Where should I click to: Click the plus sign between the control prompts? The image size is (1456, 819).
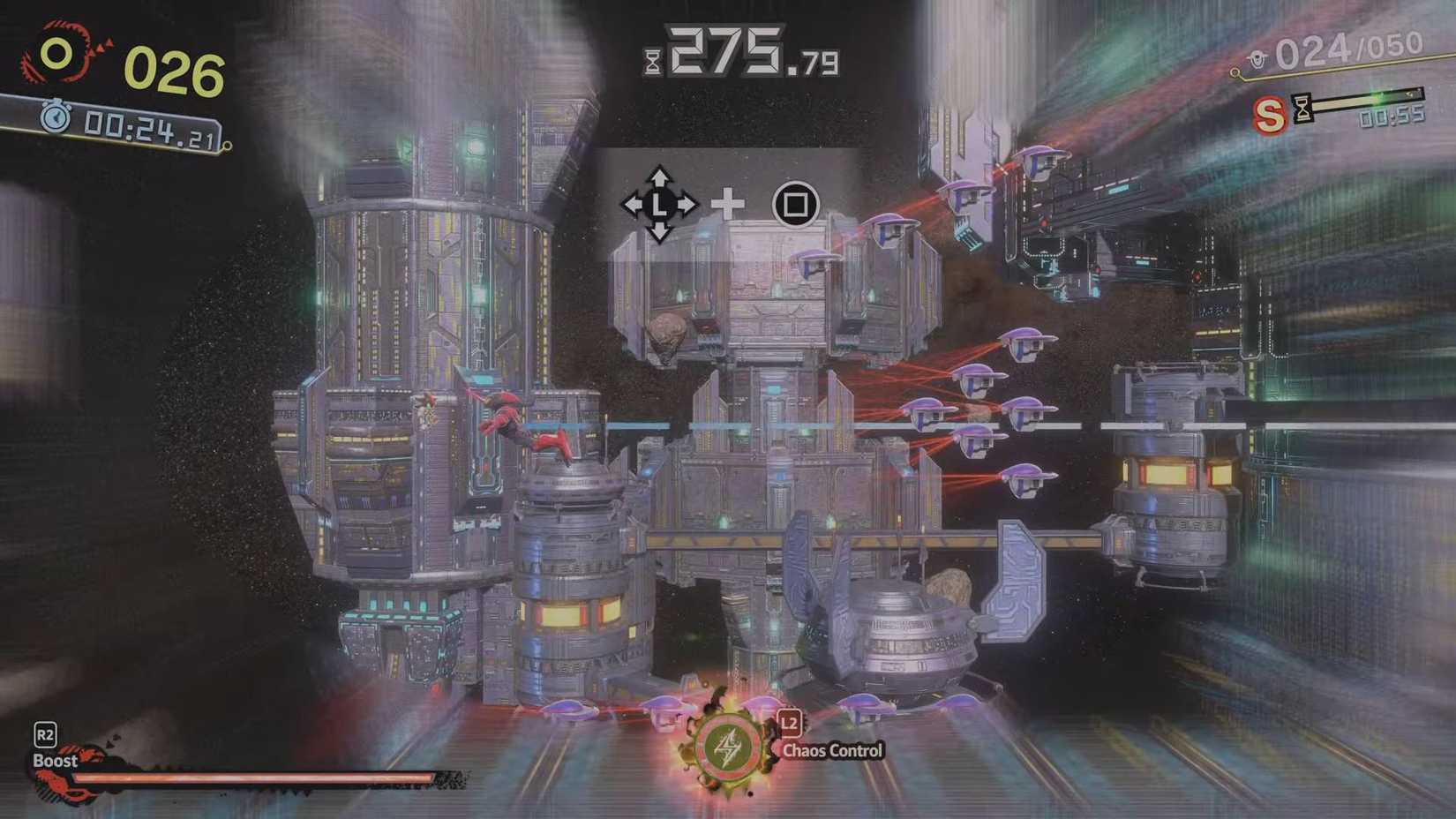point(727,204)
